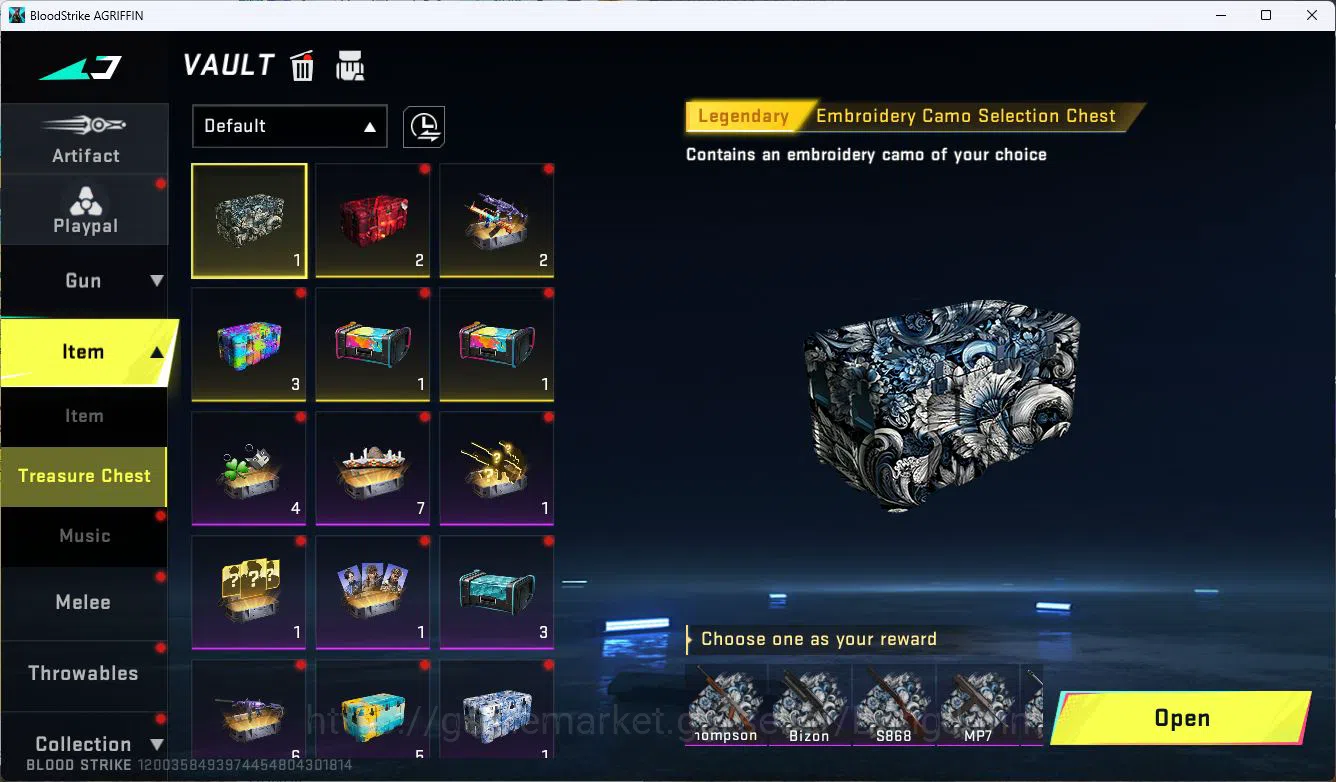This screenshot has height=782, width=1336.
Task: Select the MP7 camo reward
Action: tap(977, 705)
